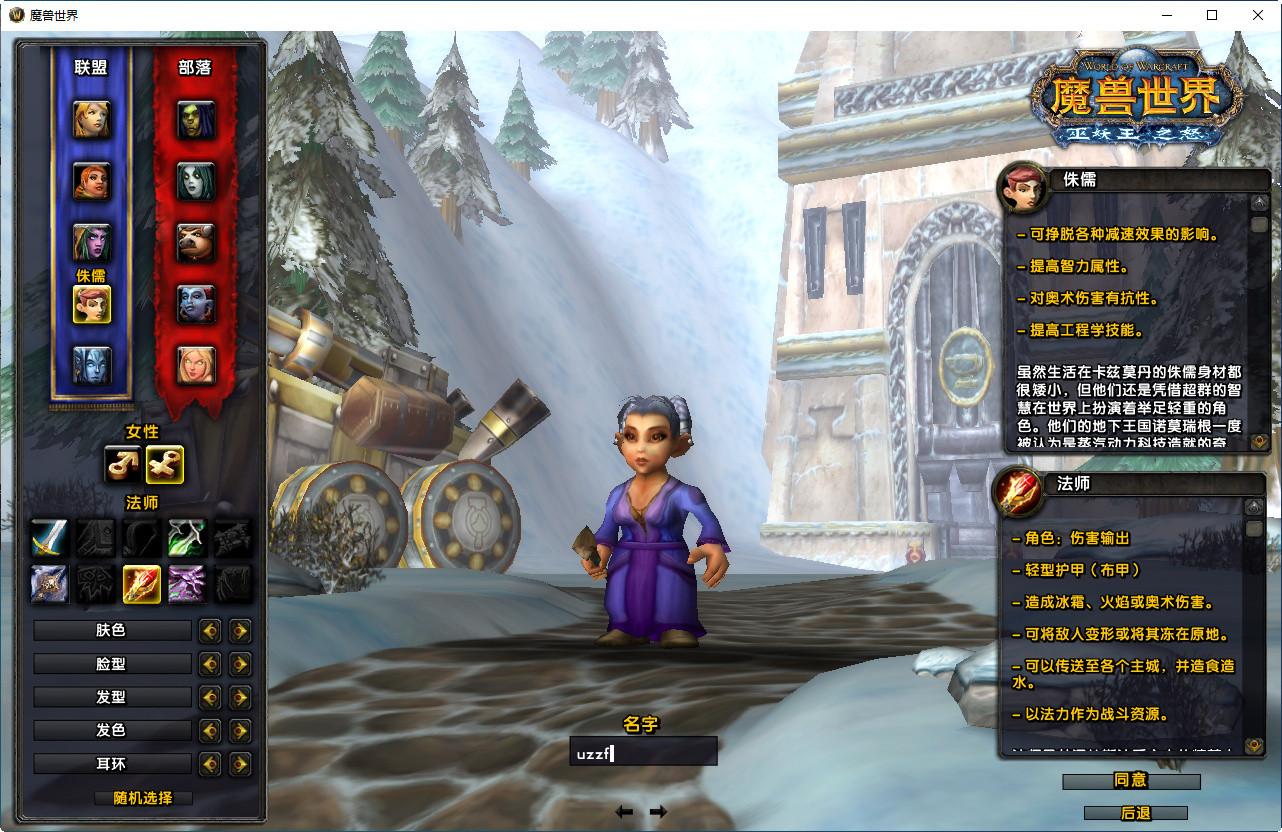Click the next arrow for 发色 hair color
This screenshot has height=832, width=1282.
pos(240,730)
